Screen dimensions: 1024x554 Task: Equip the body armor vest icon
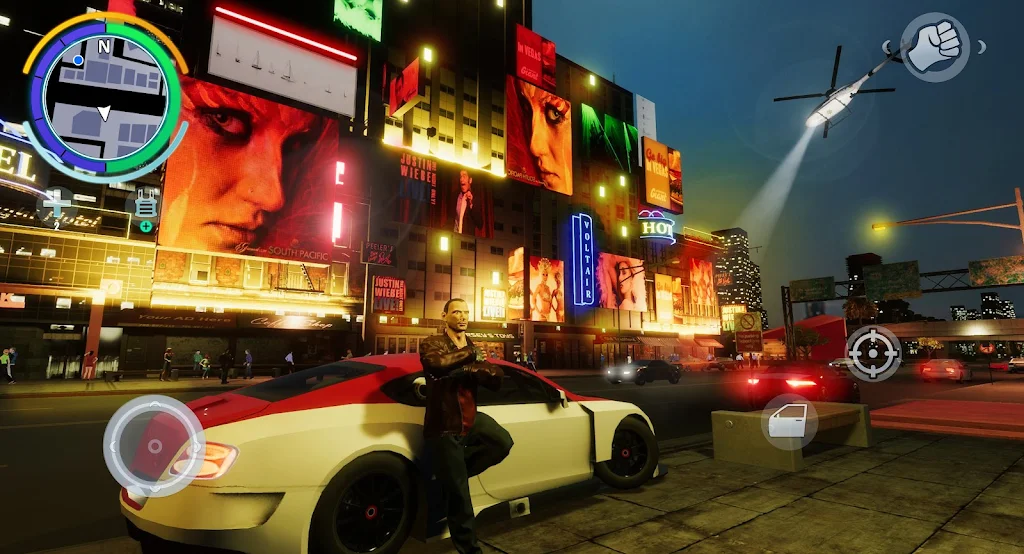[x=146, y=203]
